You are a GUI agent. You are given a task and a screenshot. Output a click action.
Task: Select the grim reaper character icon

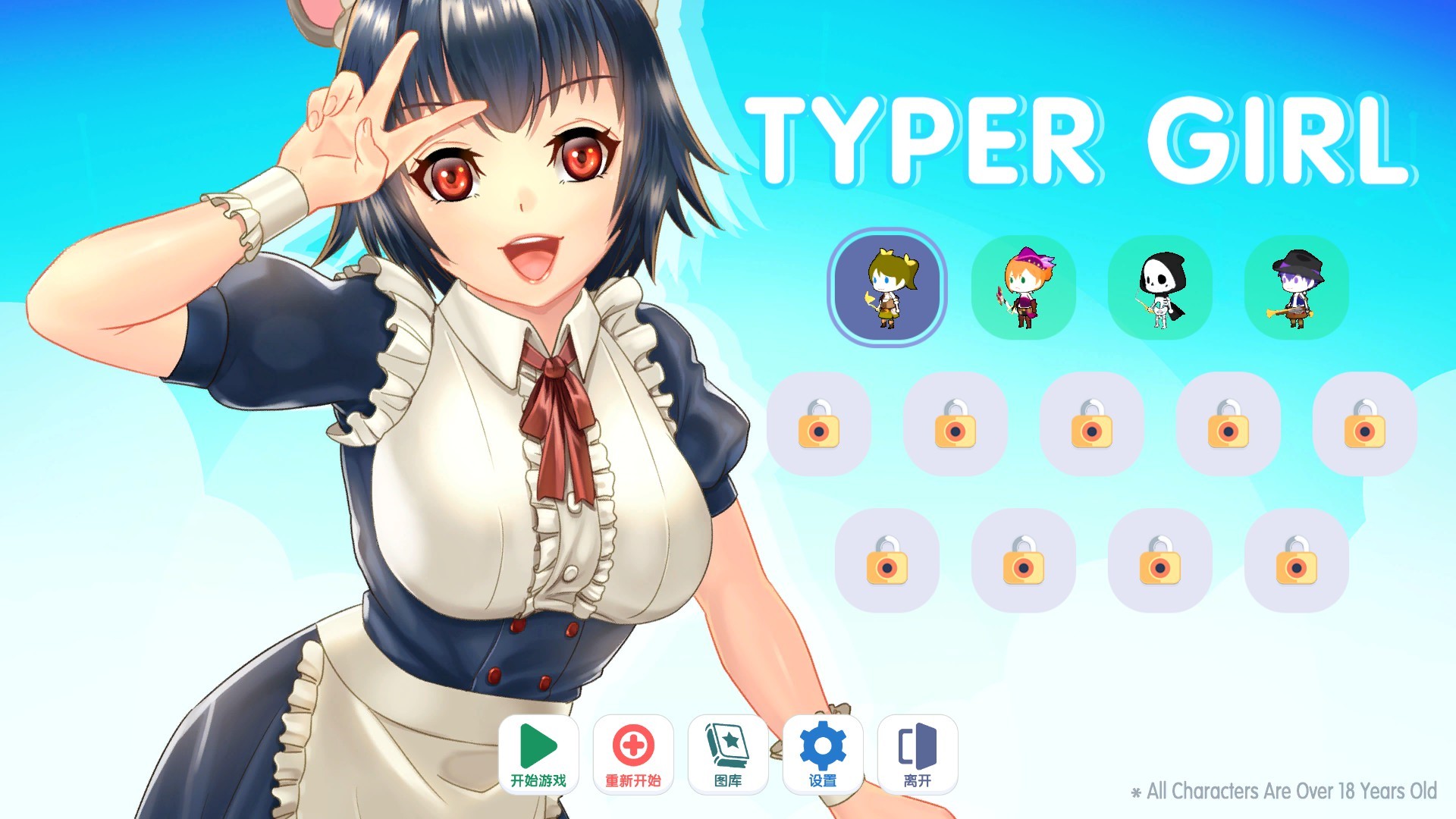coord(1160,288)
